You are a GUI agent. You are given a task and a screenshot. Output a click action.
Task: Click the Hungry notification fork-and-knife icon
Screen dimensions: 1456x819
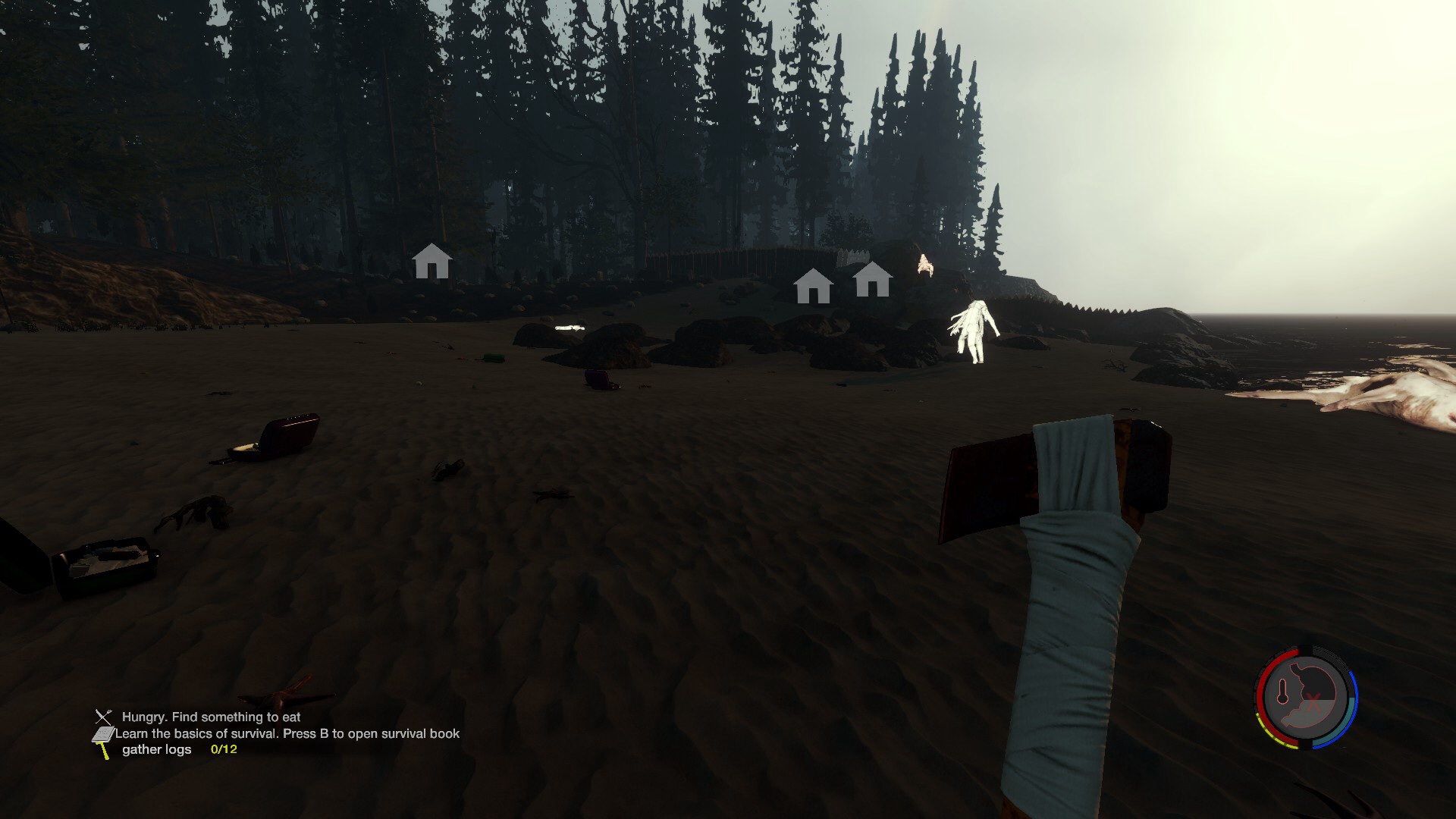[x=103, y=717]
